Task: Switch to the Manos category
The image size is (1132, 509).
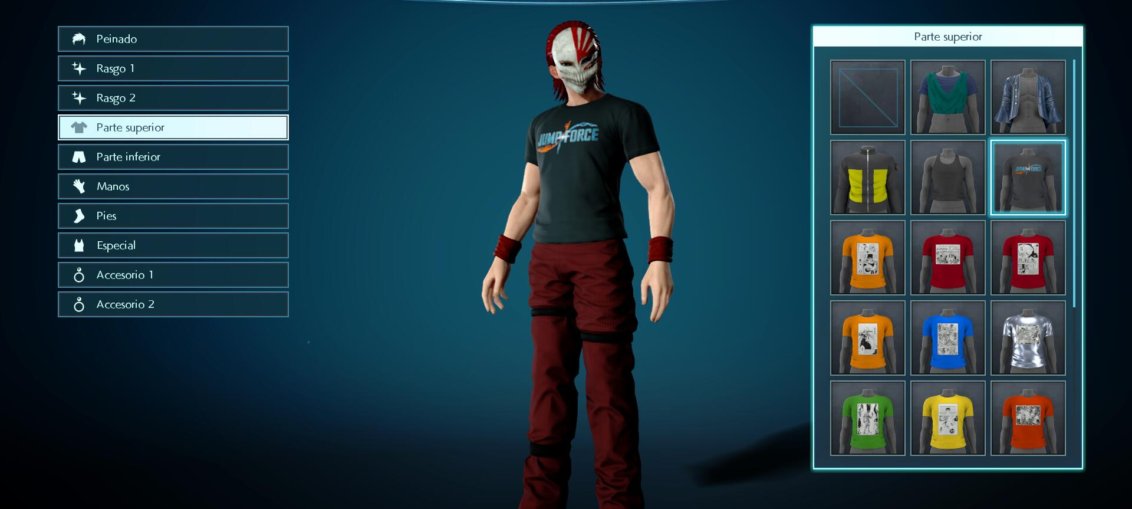Action: click(x=173, y=186)
